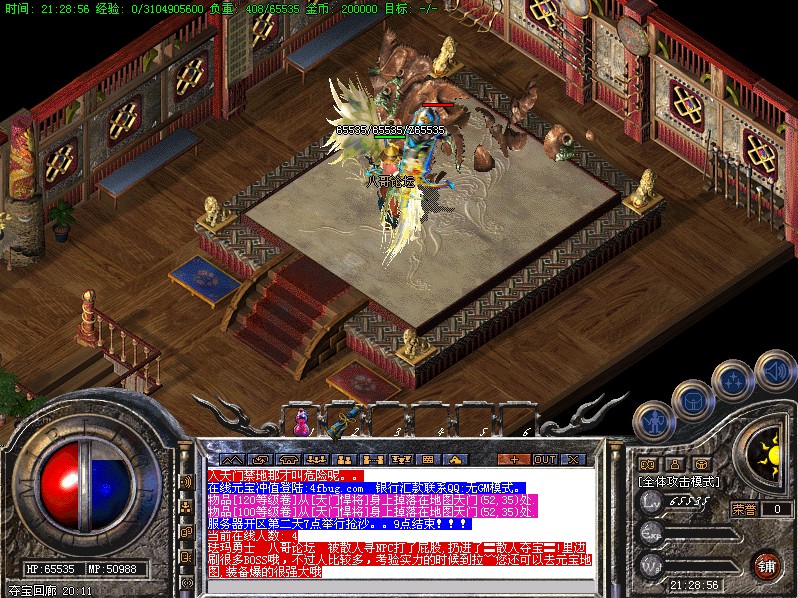
Task: Click the 荣誉 honor button
Action: point(744,509)
